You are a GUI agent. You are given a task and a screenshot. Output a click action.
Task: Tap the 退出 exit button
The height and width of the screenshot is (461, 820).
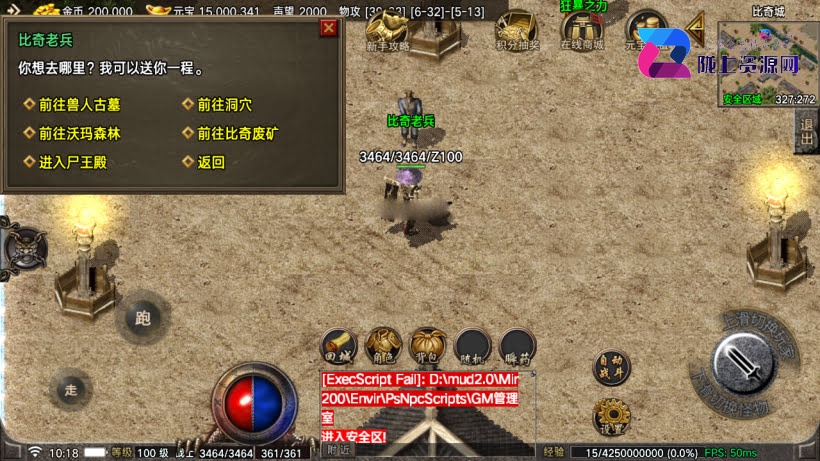(x=806, y=132)
